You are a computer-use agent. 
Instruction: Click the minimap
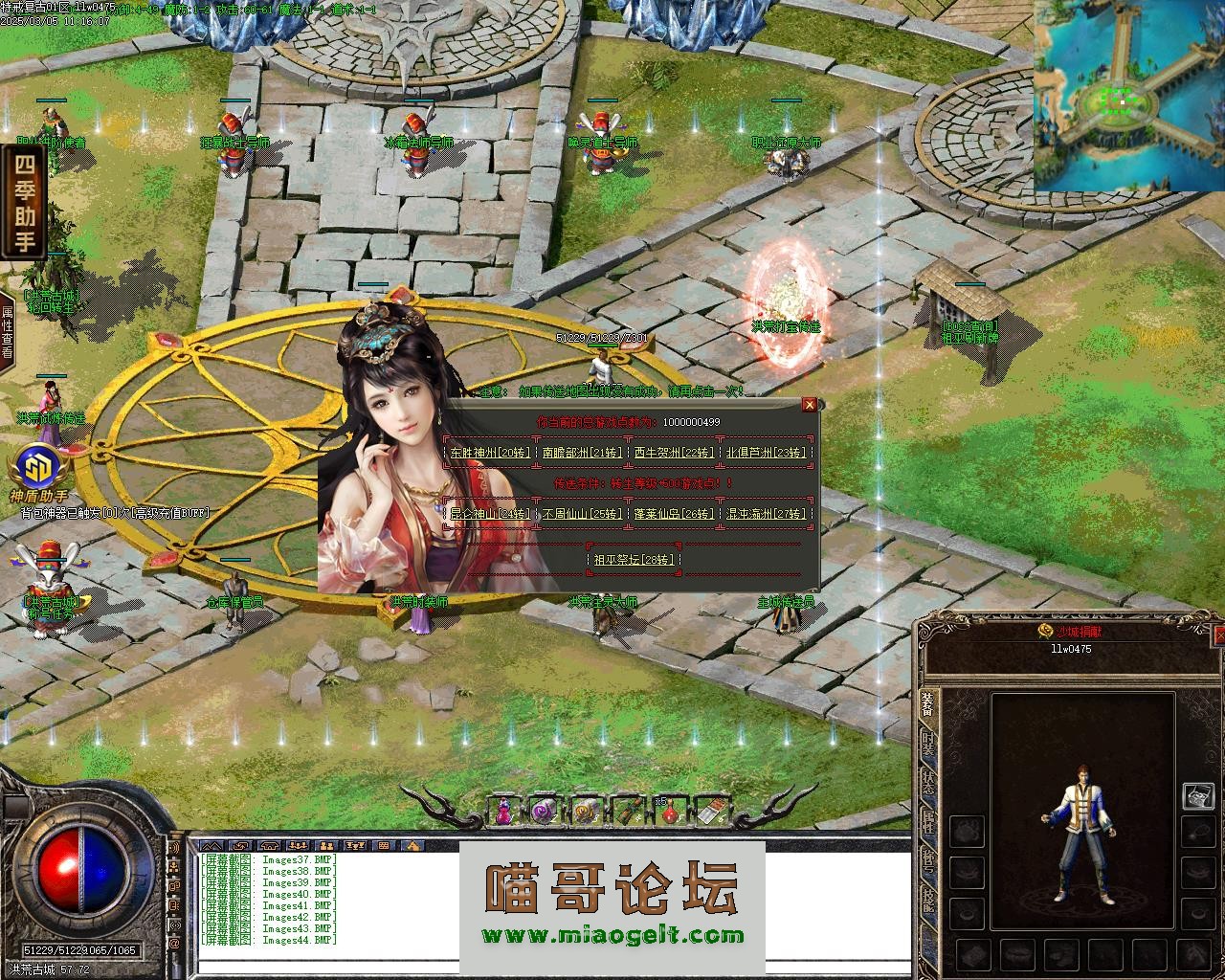[1129, 96]
